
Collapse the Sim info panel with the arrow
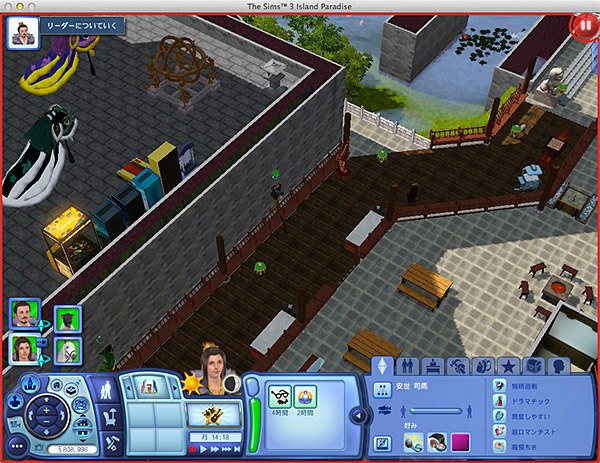(x=357, y=415)
